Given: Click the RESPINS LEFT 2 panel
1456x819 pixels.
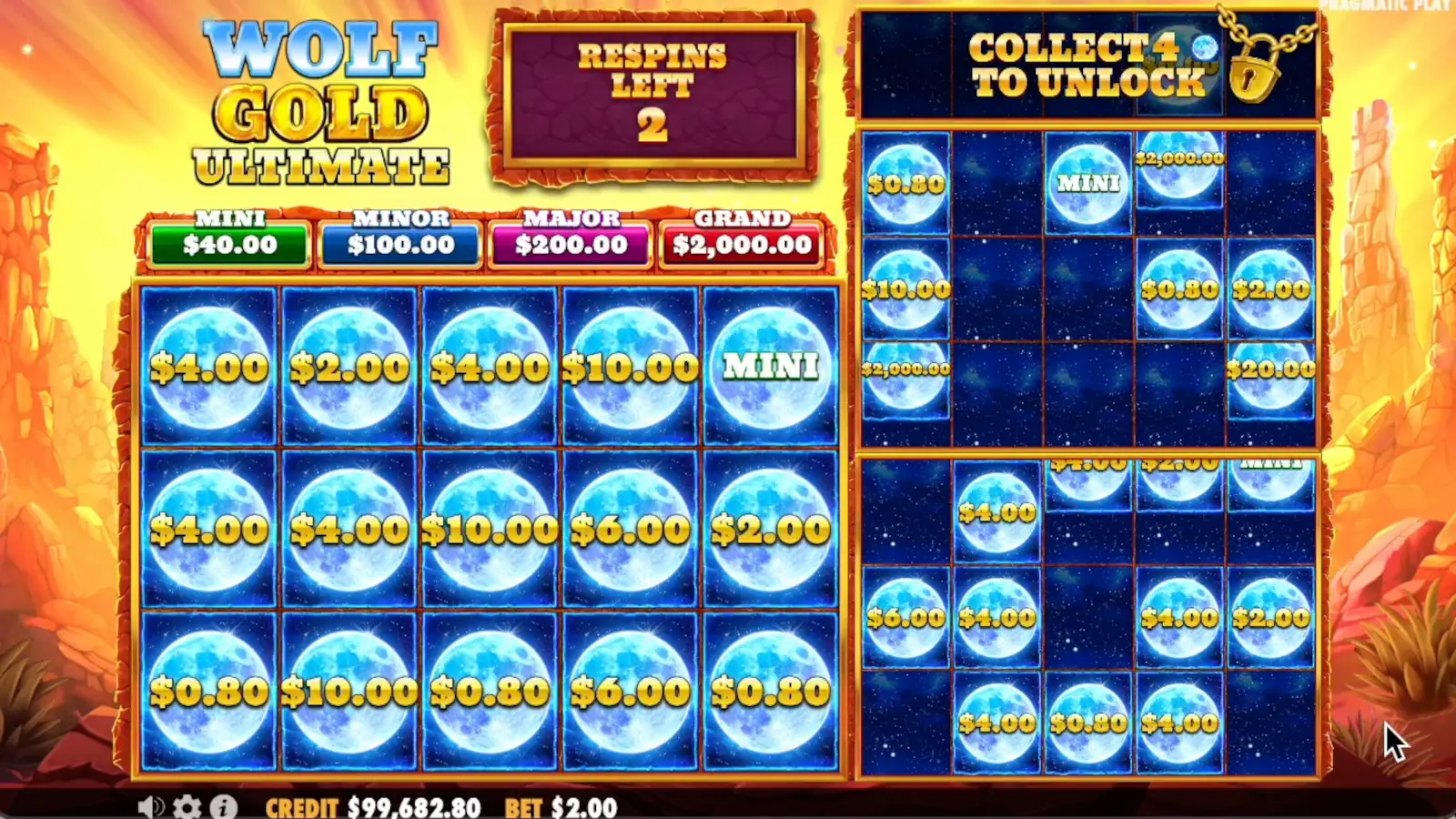Looking at the screenshot, I should pos(654,89).
